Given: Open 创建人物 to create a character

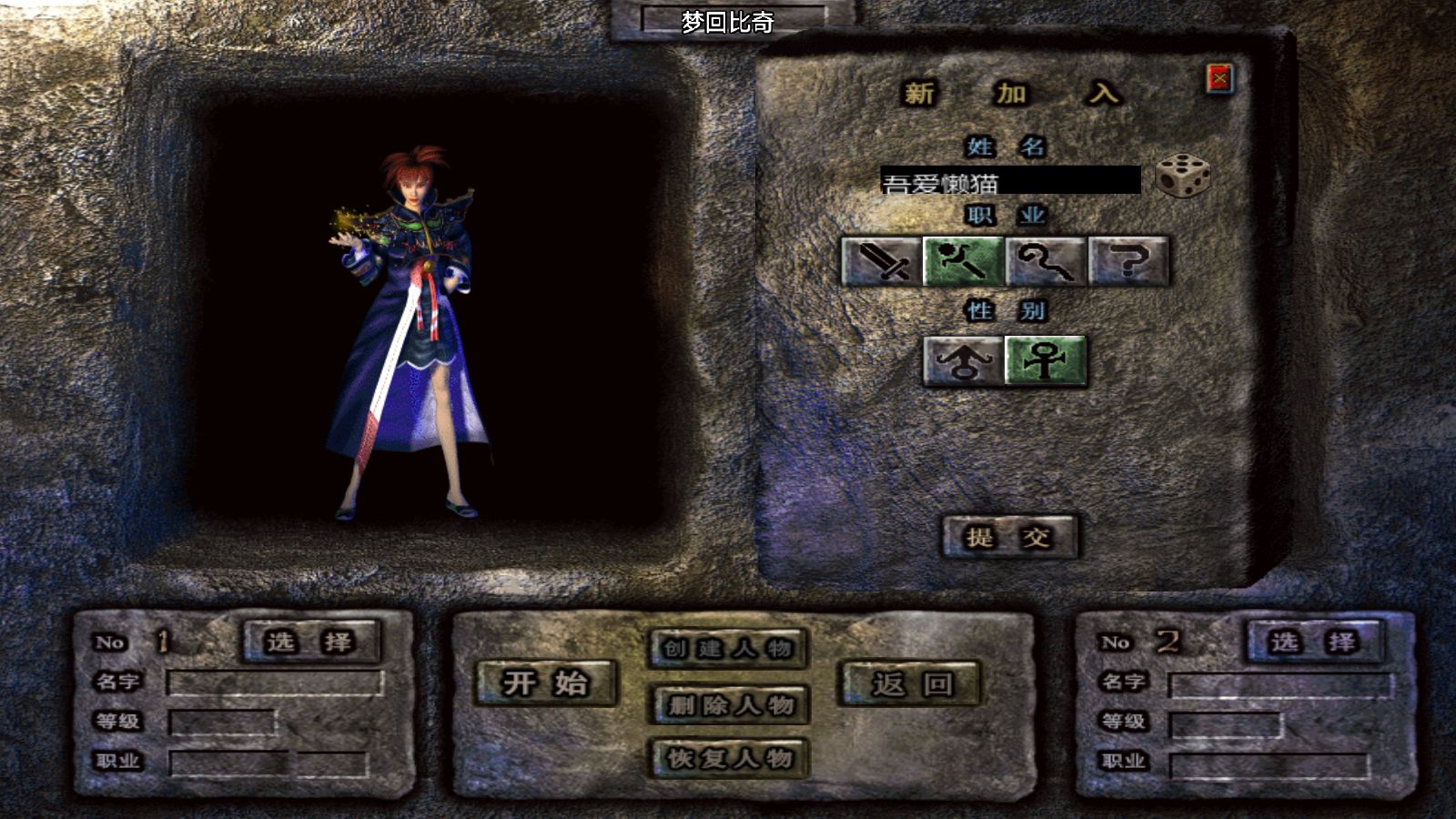Looking at the screenshot, I should pyautogui.click(x=728, y=649).
